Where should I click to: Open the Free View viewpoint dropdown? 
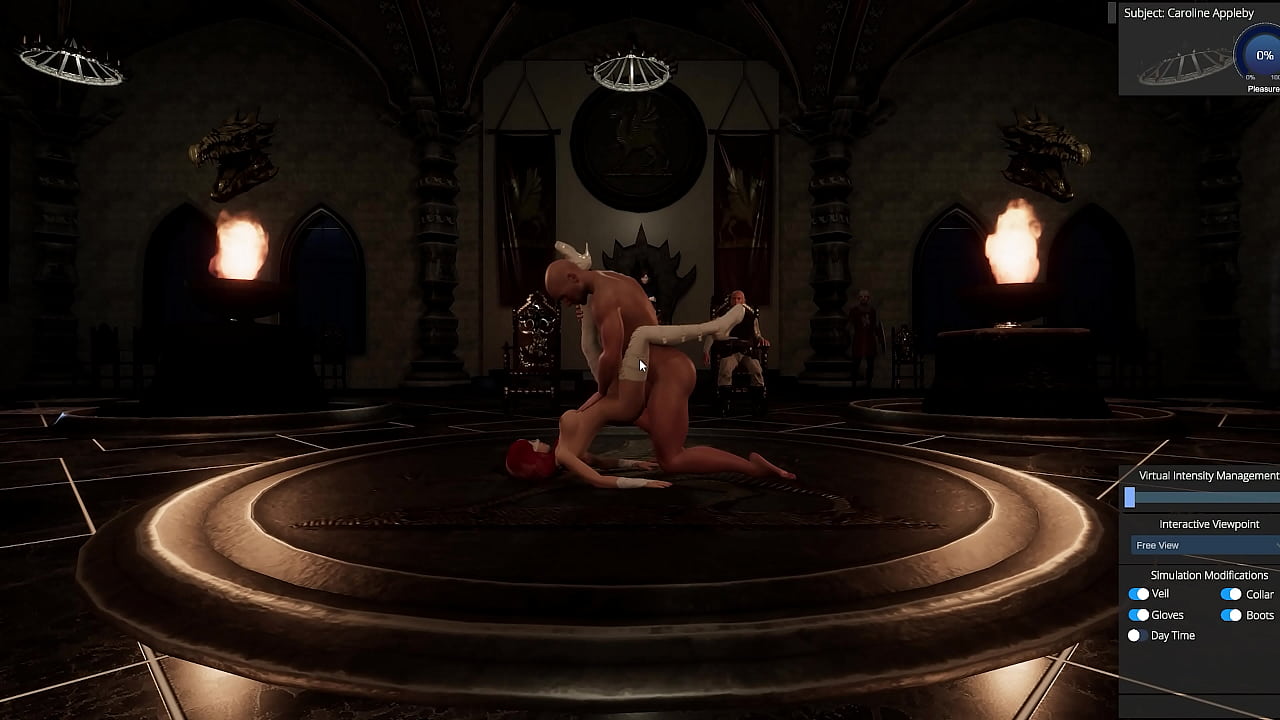point(1205,545)
